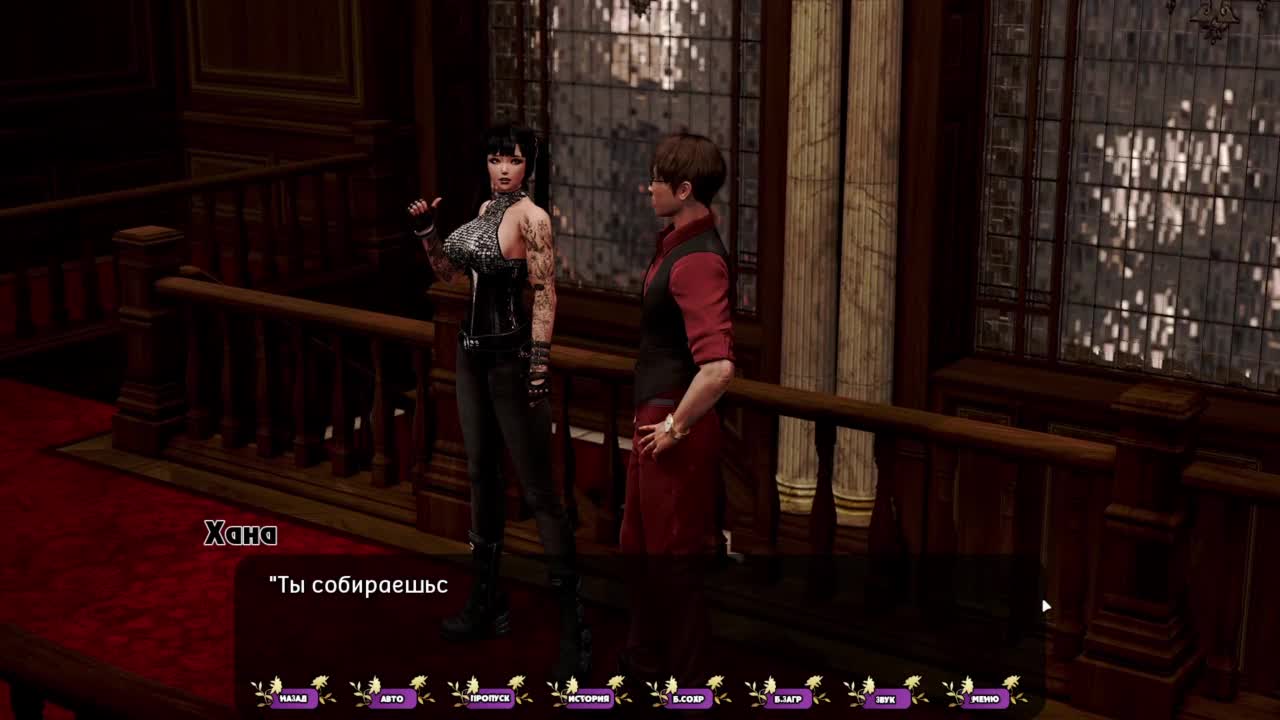Quick load with Б.ЗАГР
Viewport: 1280px width, 720px height.
[787, 698]
